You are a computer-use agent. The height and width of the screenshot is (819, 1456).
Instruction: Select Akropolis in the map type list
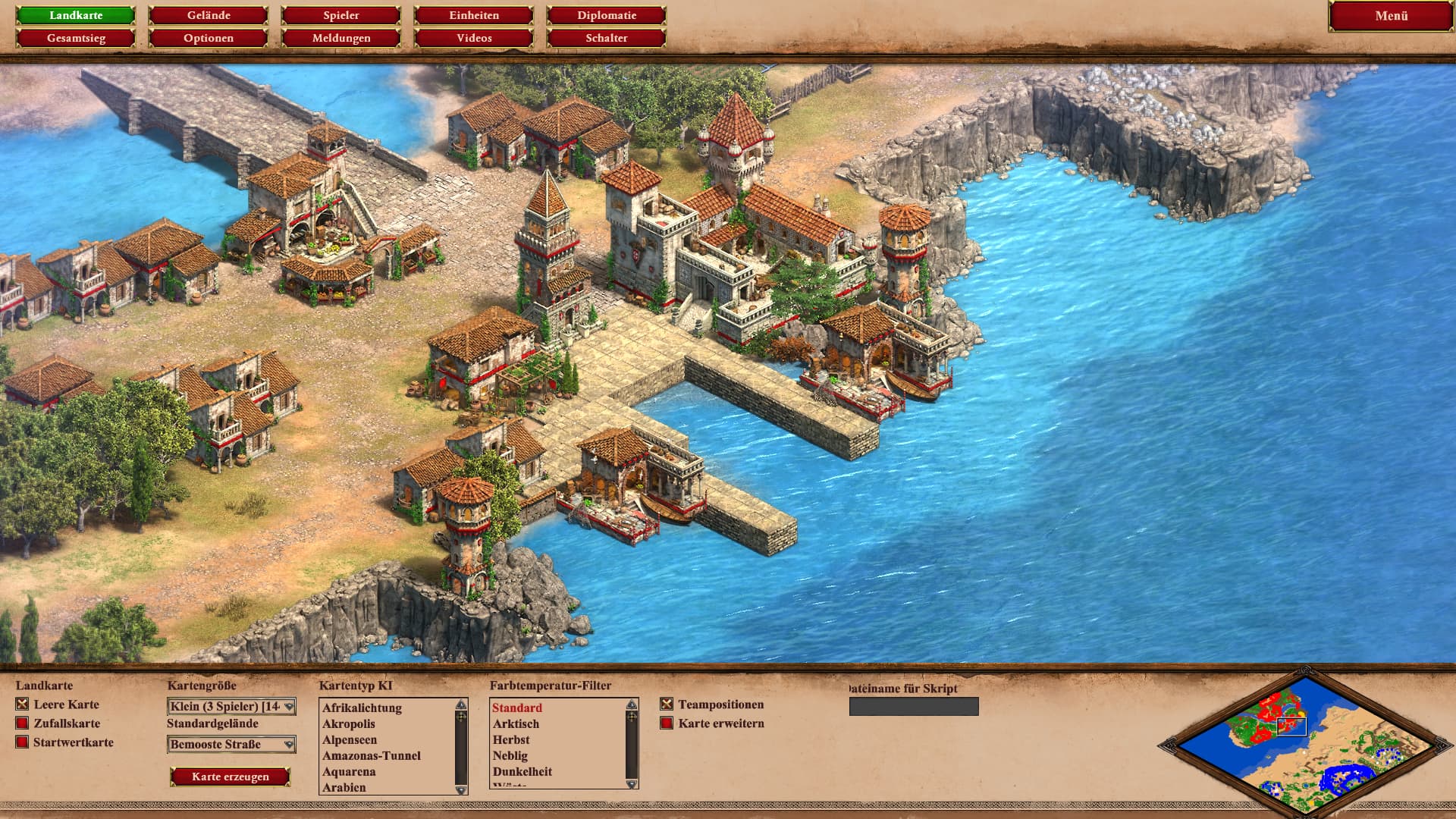(349, 724)
